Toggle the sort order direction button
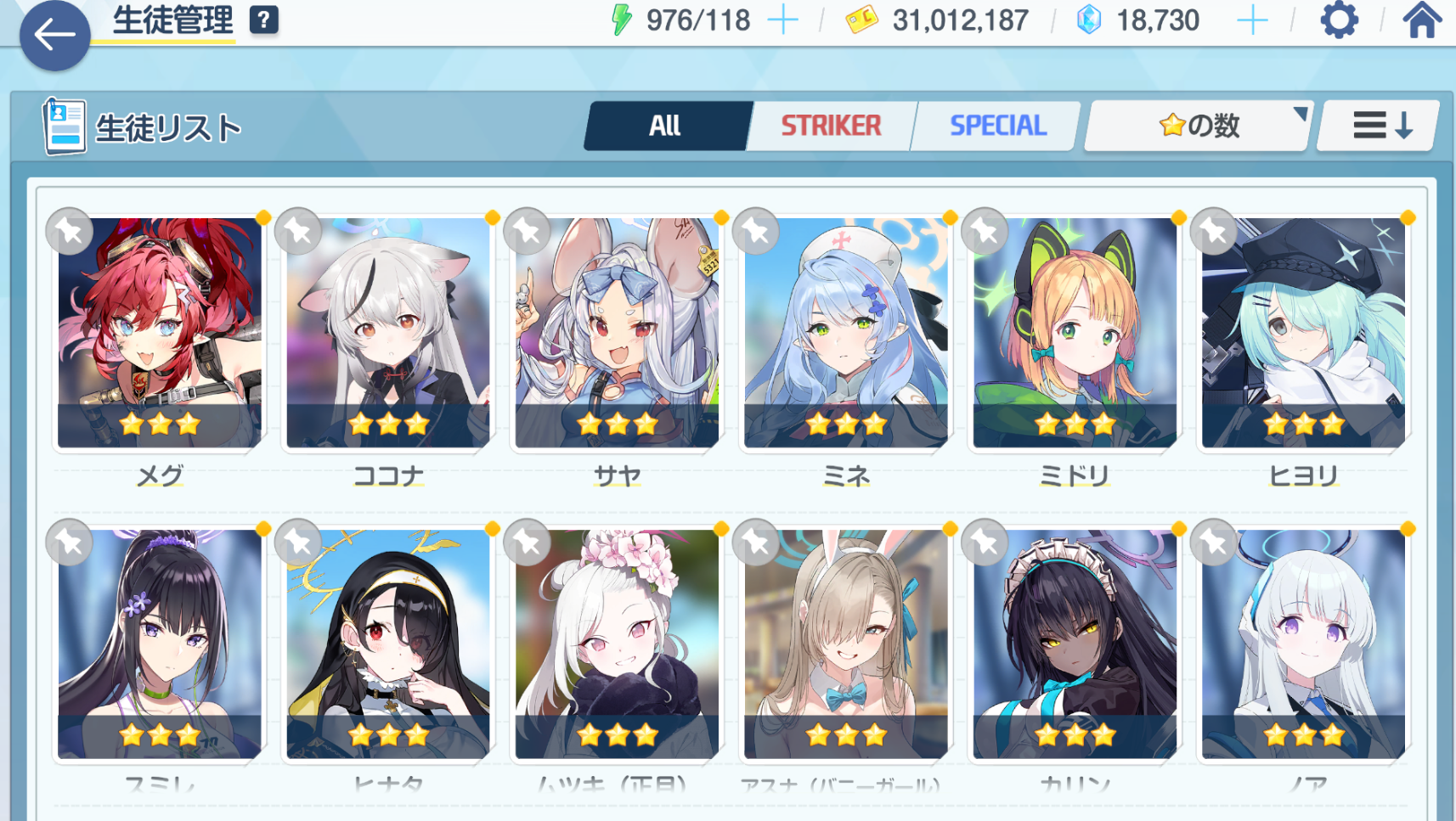This screenshot has height=821, width=1456. pyautogui.click(x=1381, y=126)
